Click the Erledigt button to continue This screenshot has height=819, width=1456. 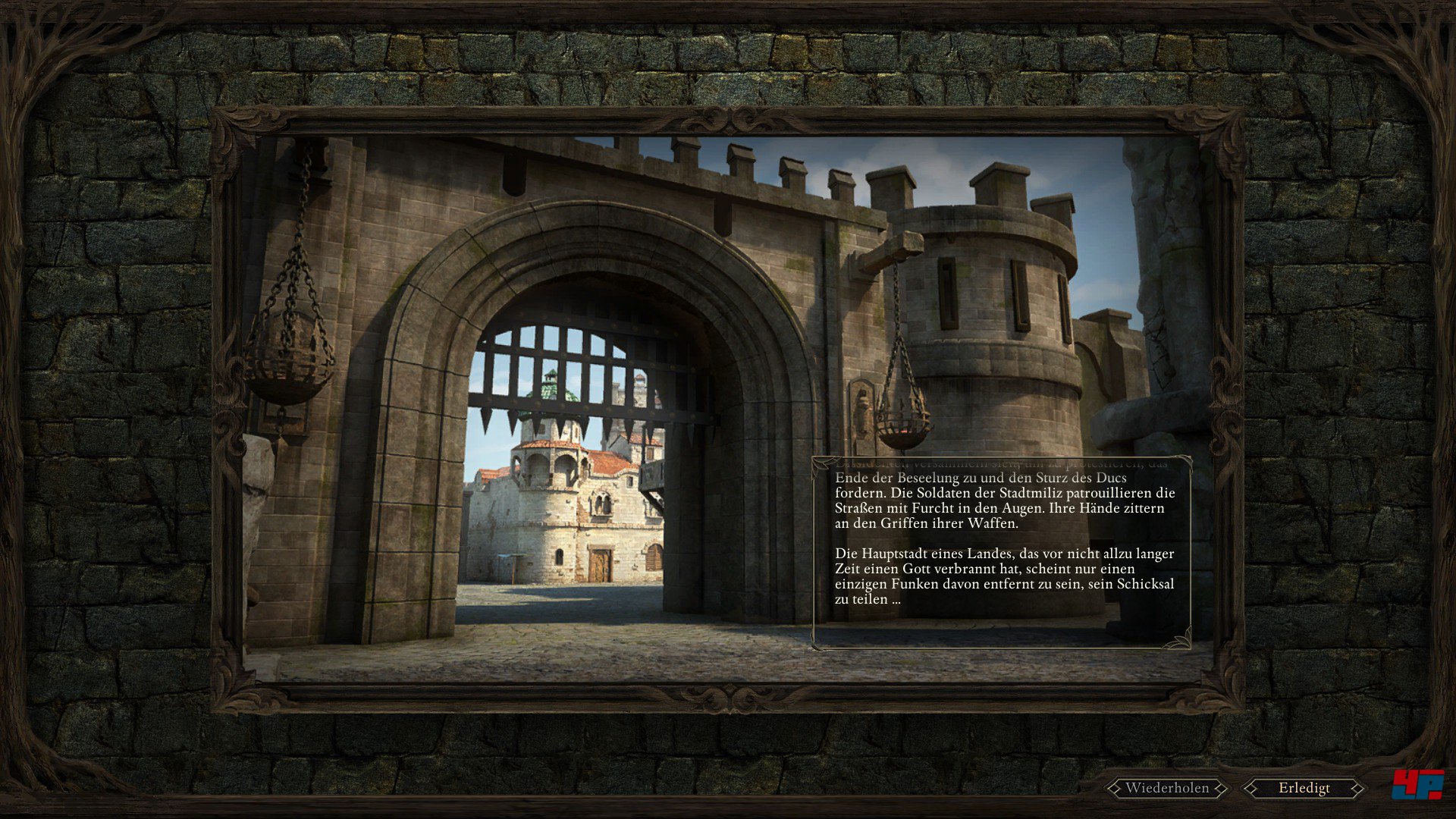click(1303, 788)
